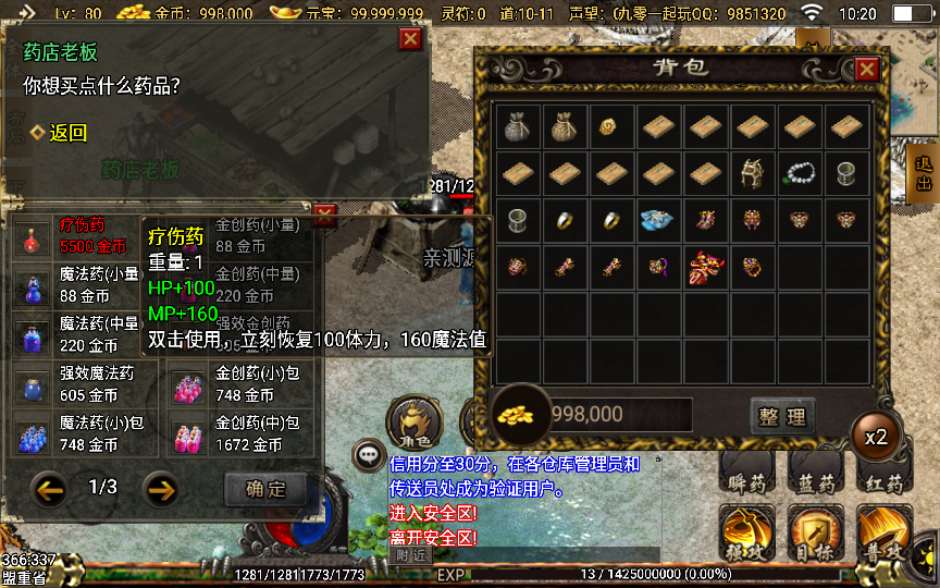Select the large red dragon item
The image size is (940, 588).
706,268
